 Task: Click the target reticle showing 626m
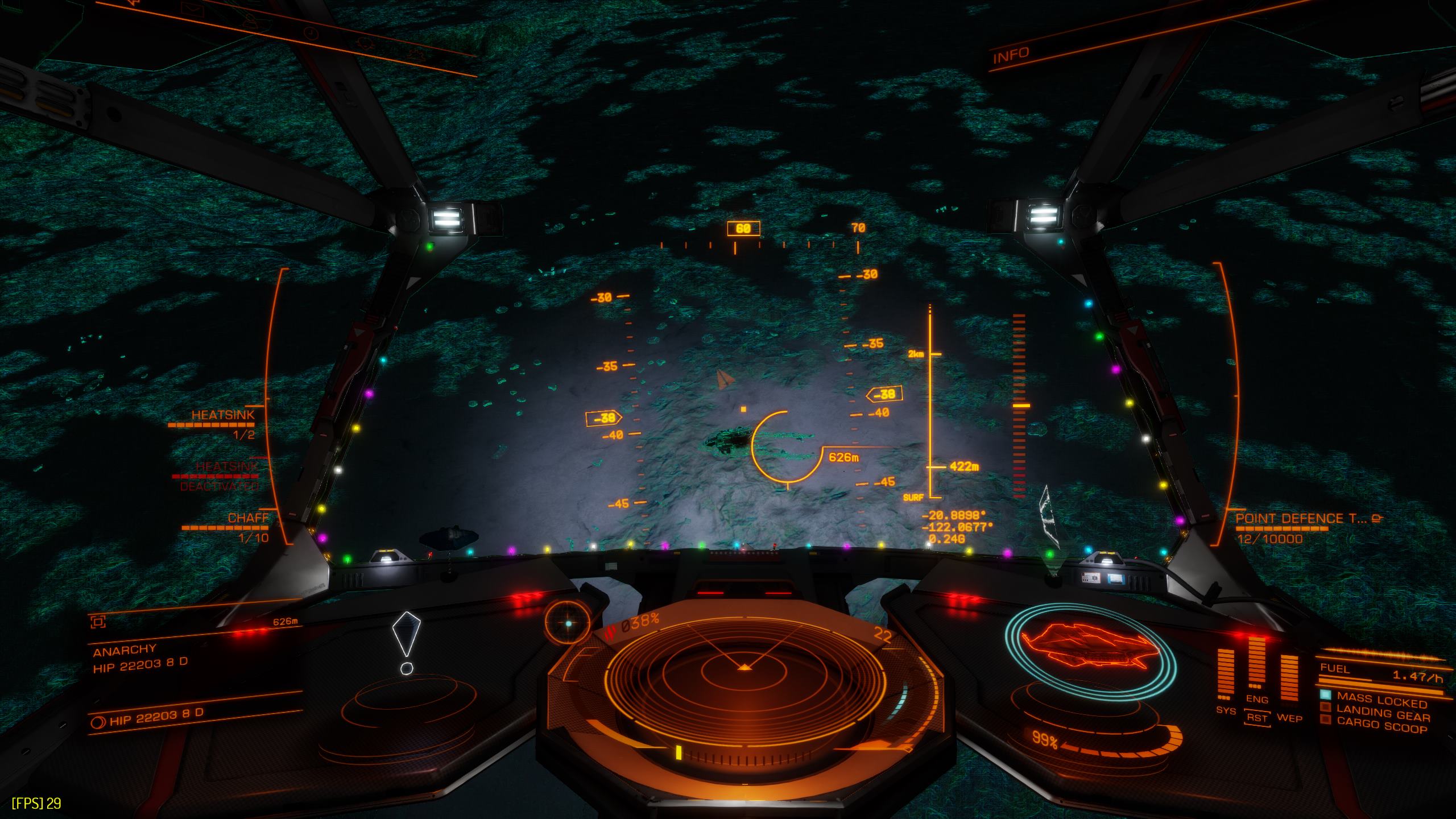point(787,446)
